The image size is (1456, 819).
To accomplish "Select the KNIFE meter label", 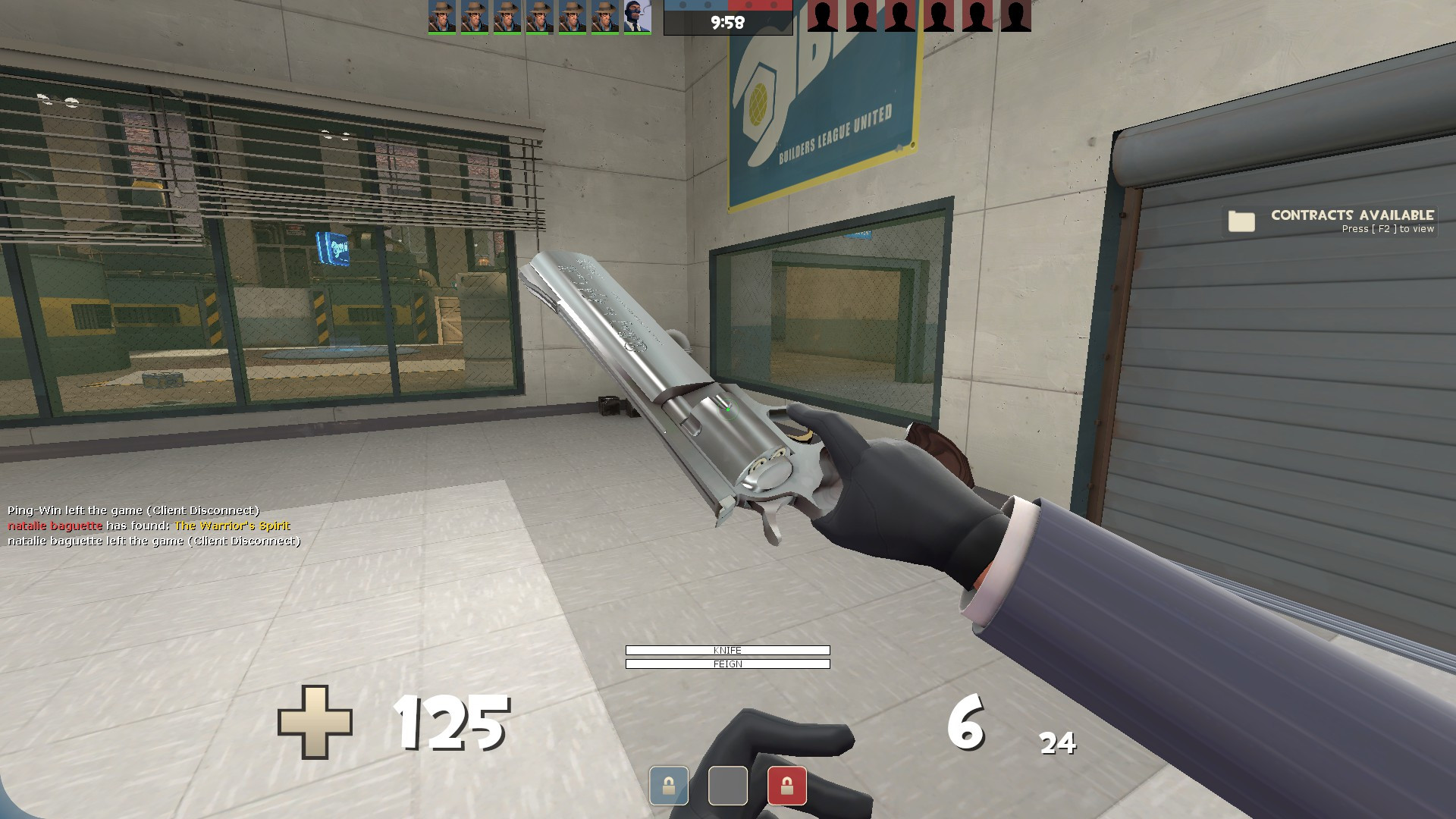I will click(x=726, y=650).
